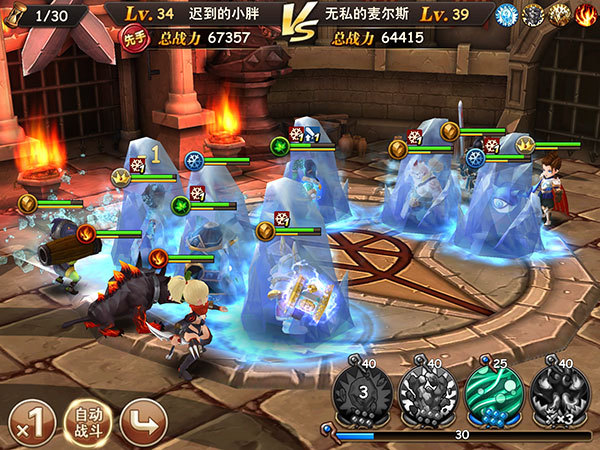This screenshot has width=600, height=450.
Task: Toggle the x1 battle speed button
Action: point(29,420)
